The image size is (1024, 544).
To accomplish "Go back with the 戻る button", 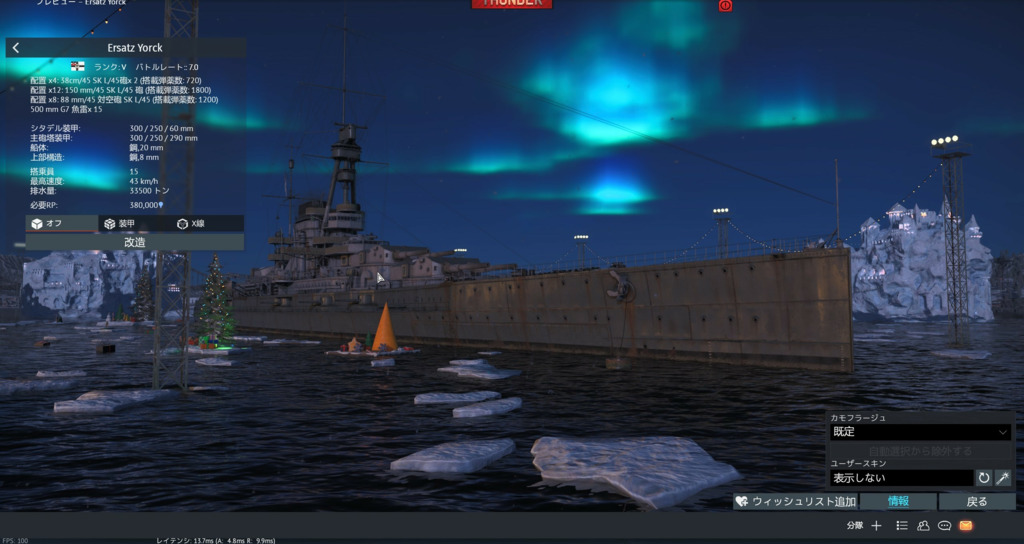I will [x=977, y=501].
